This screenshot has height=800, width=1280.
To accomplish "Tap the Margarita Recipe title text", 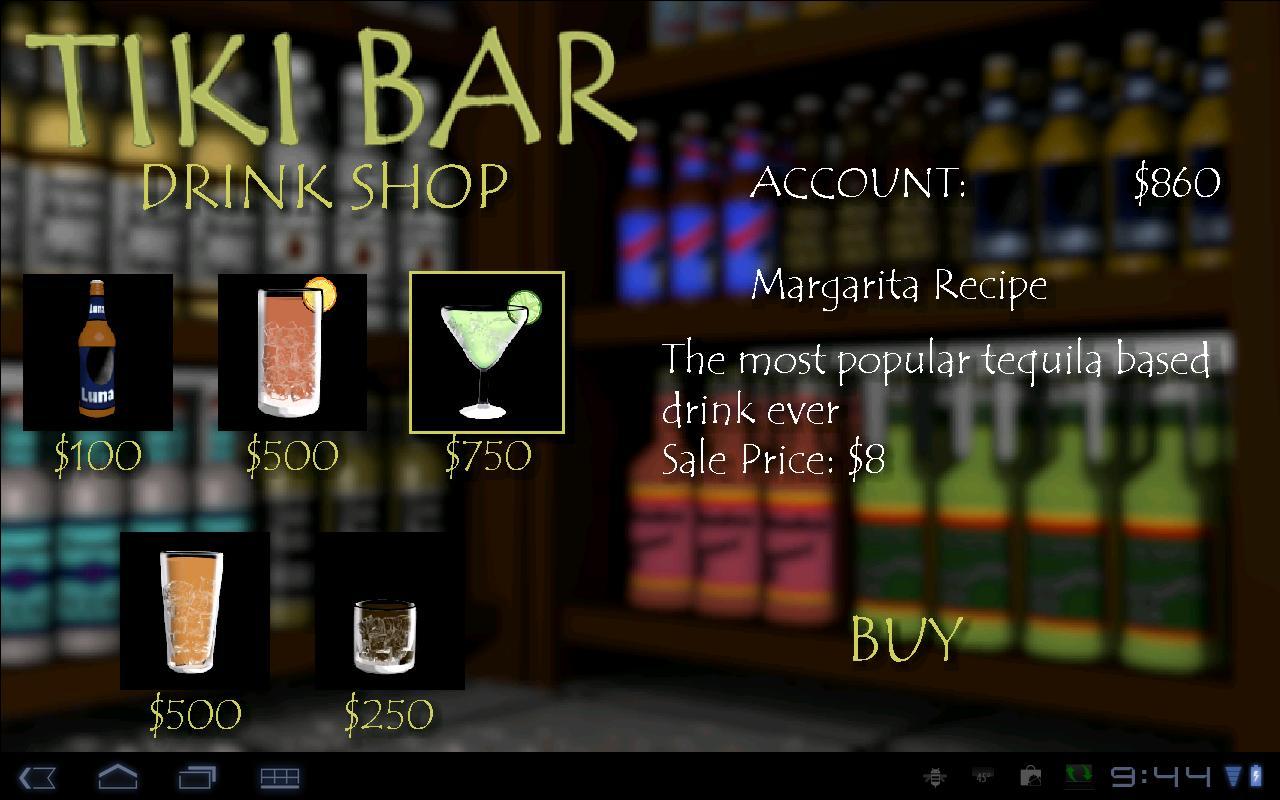I will (x=898, y=285).
